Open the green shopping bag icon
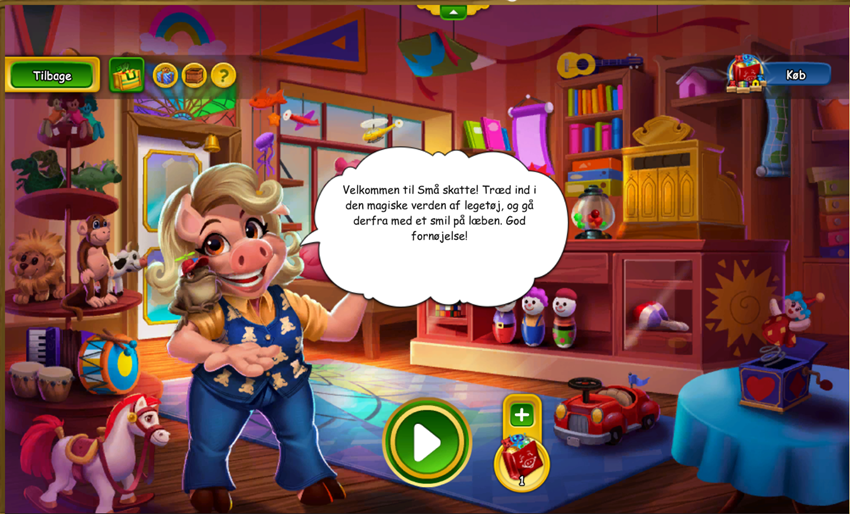 point(127,75)
